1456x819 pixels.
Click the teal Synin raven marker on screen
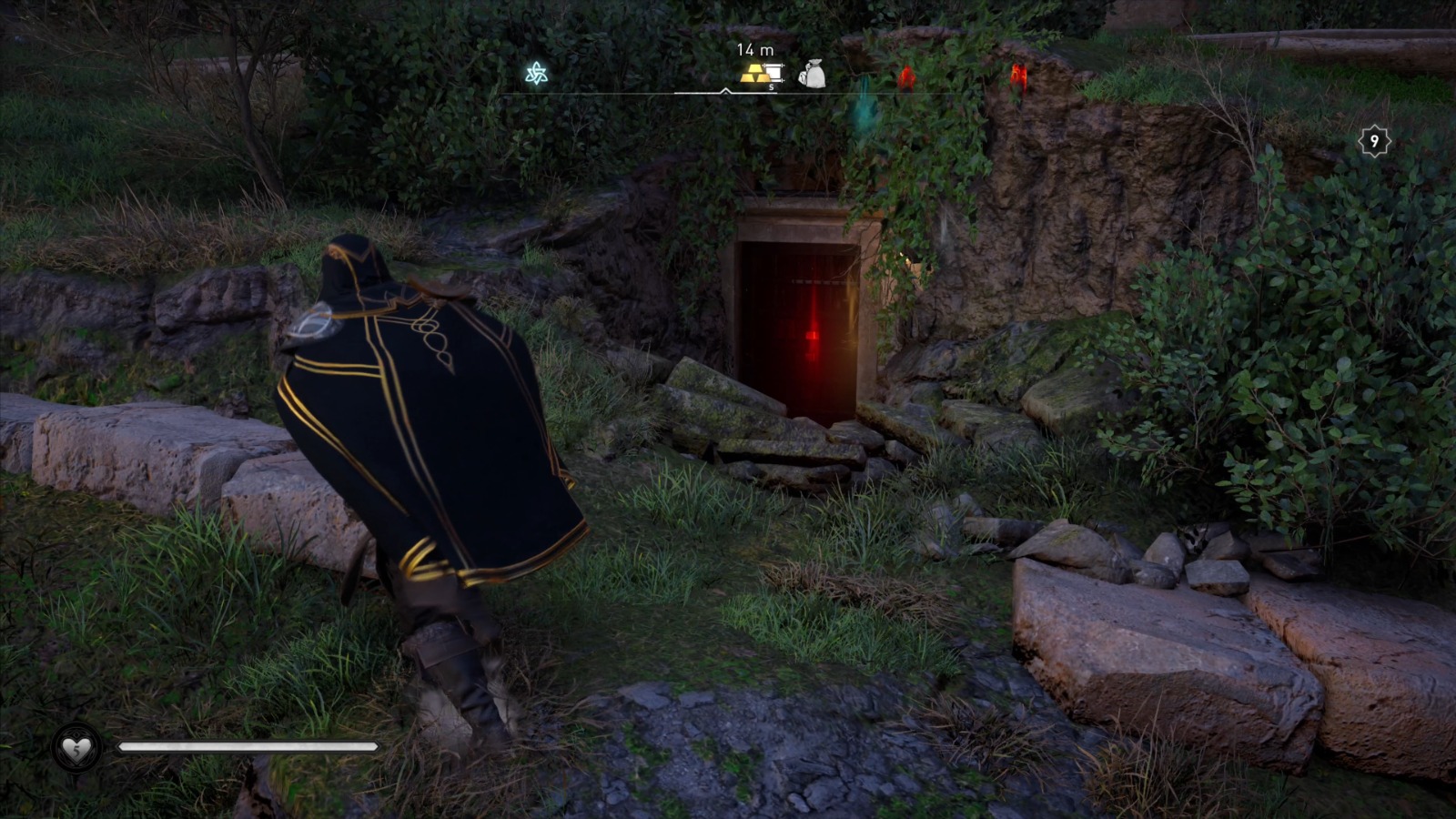864,114
